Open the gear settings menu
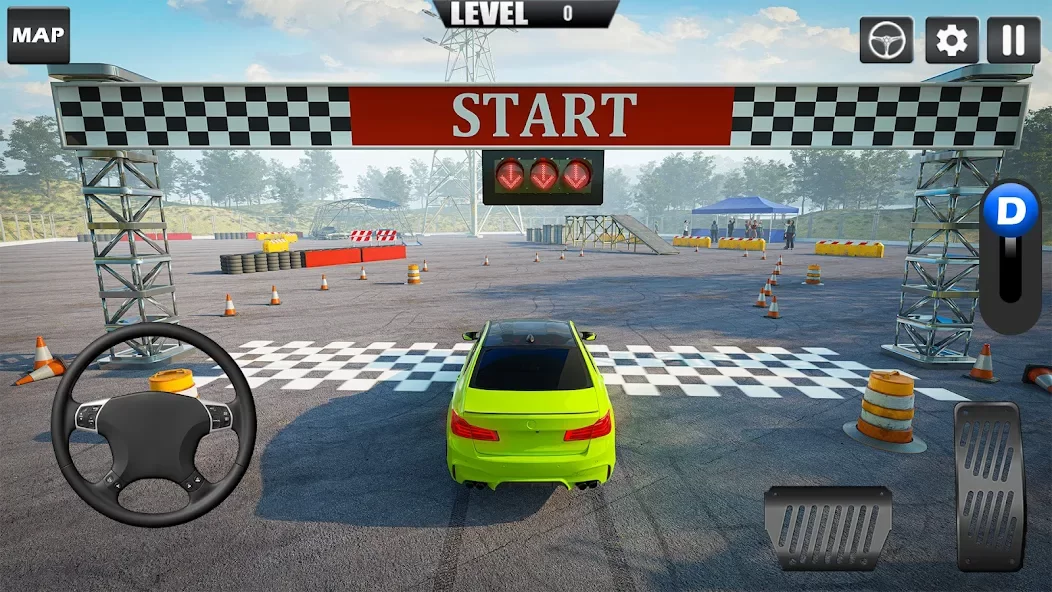 (951, 40)
